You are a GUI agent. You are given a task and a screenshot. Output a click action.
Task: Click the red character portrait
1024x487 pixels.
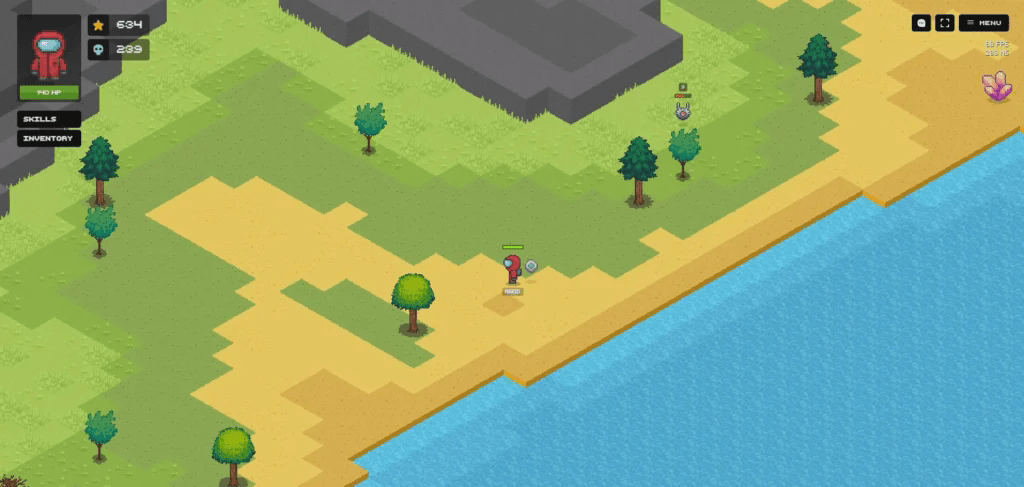(49, 52)
